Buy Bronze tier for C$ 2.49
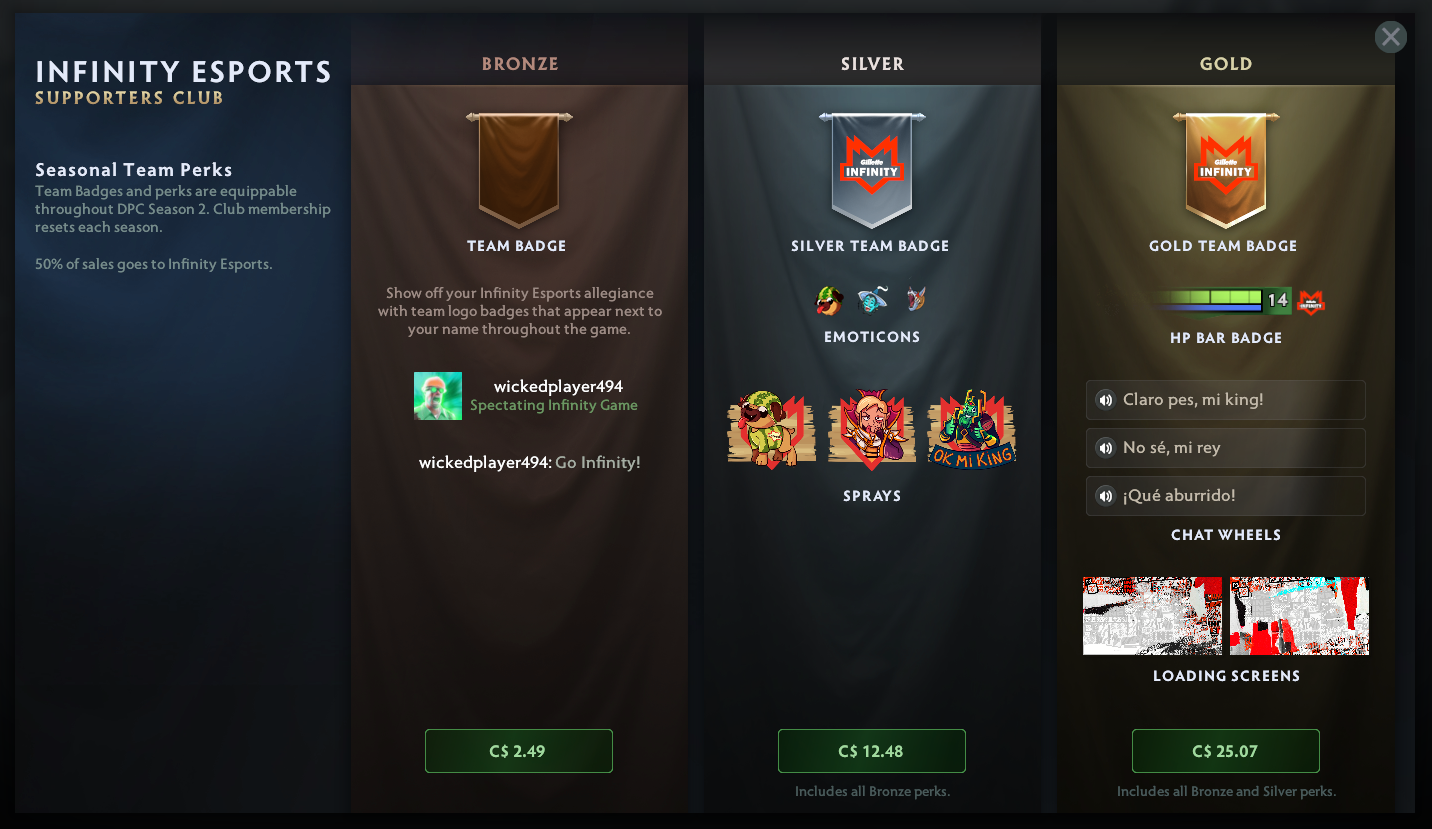1432x829 pixels. (x=518, y=751)
